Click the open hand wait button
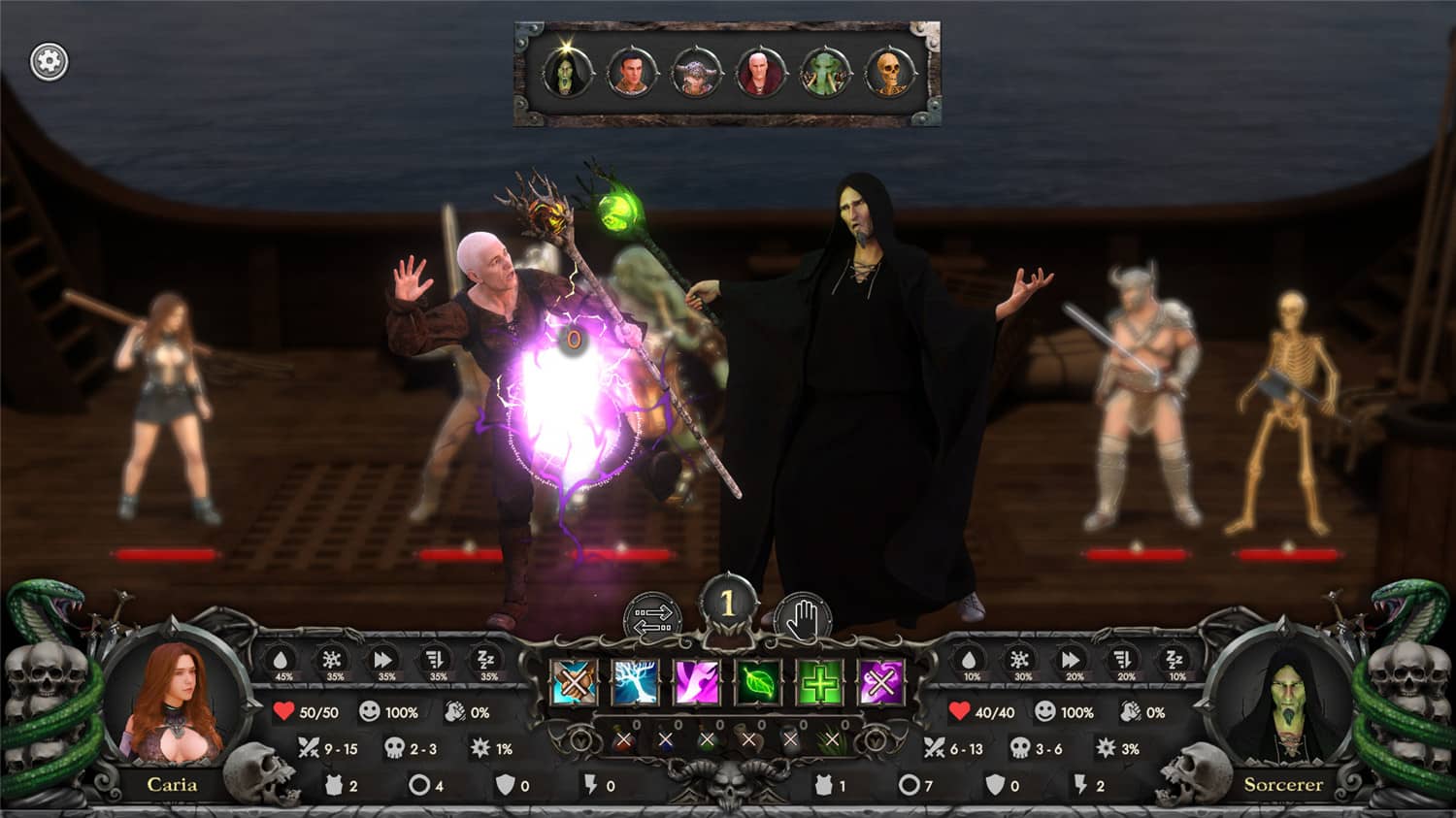1456x818 pixels. (804, 617)
